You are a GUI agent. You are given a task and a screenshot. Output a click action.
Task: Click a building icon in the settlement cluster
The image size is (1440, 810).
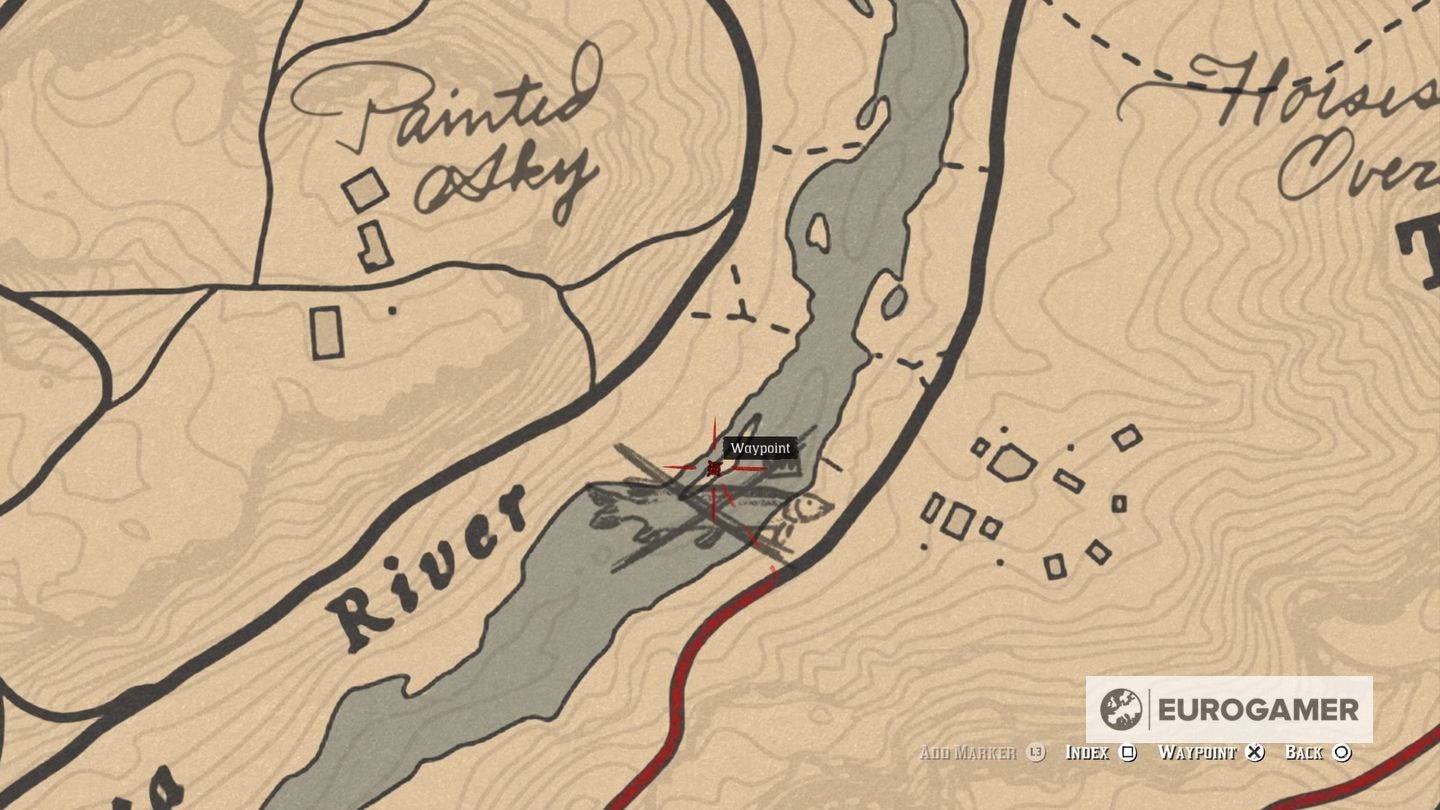coord(1009,463)
